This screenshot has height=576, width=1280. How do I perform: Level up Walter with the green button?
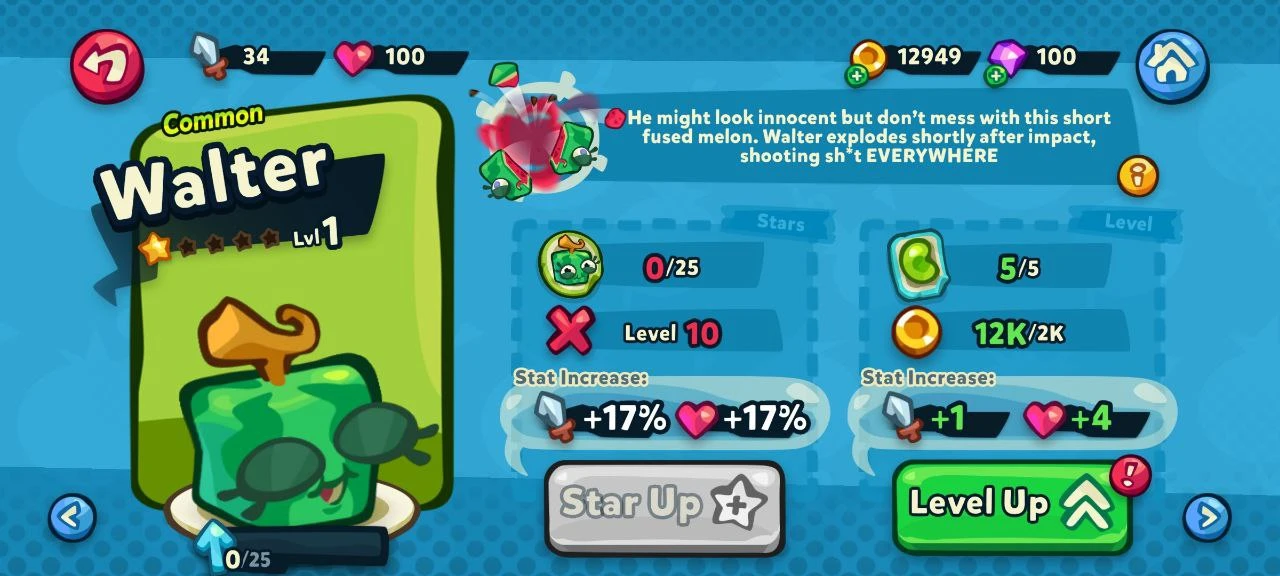[x=1012, y=506]
